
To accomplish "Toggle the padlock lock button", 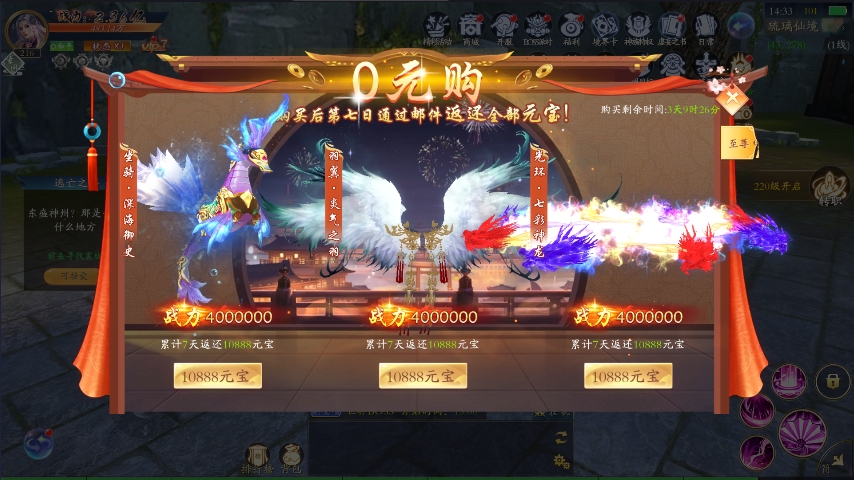I will [832, 380].
